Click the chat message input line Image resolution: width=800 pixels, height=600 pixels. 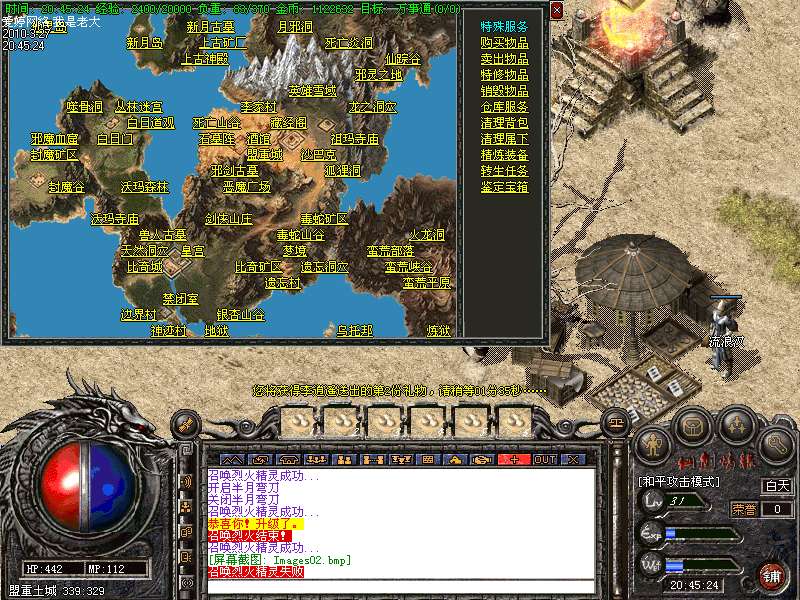400,585
